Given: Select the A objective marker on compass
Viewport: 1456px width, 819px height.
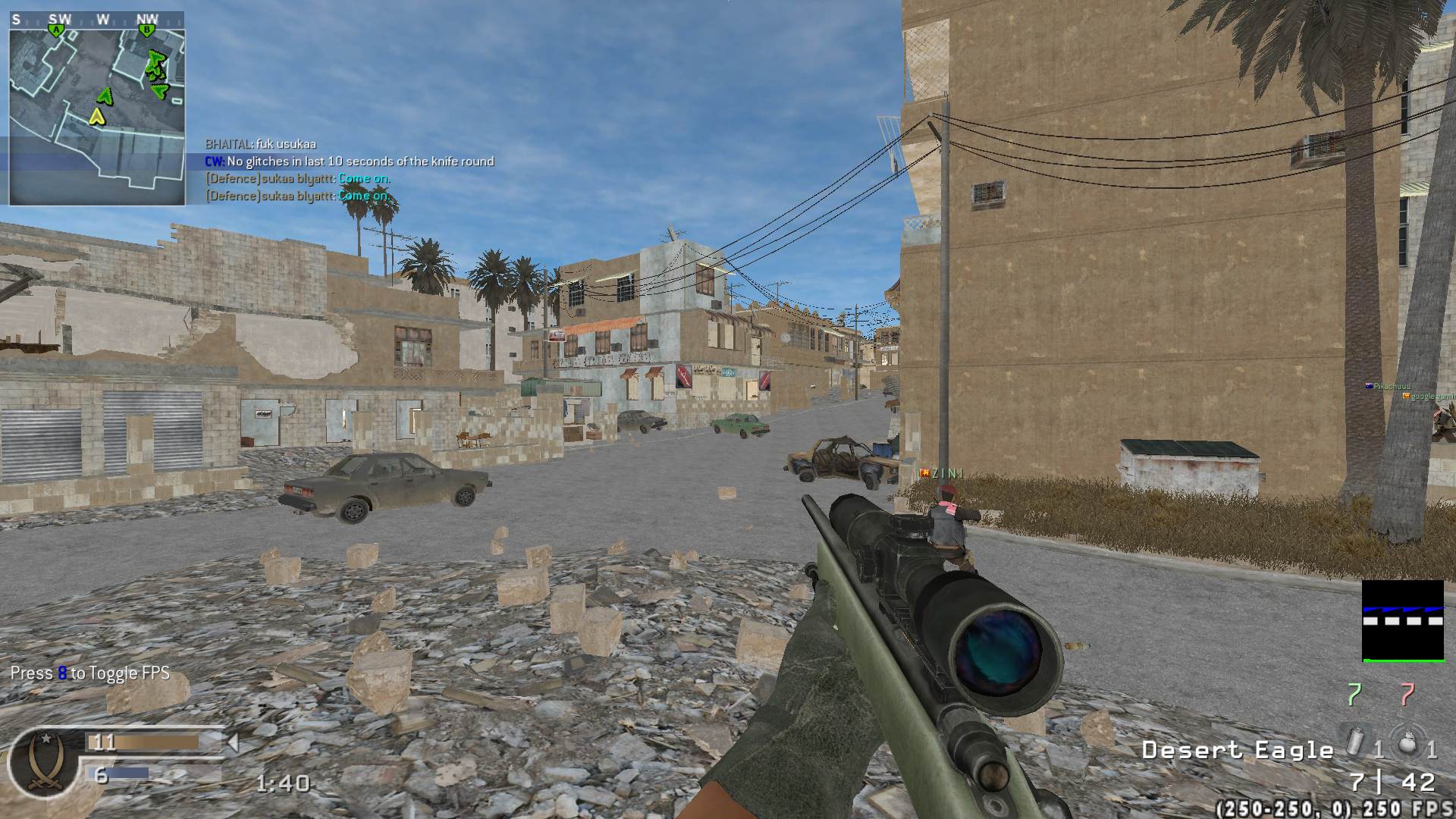Looking at the screenshot, I should pos(55,30).
